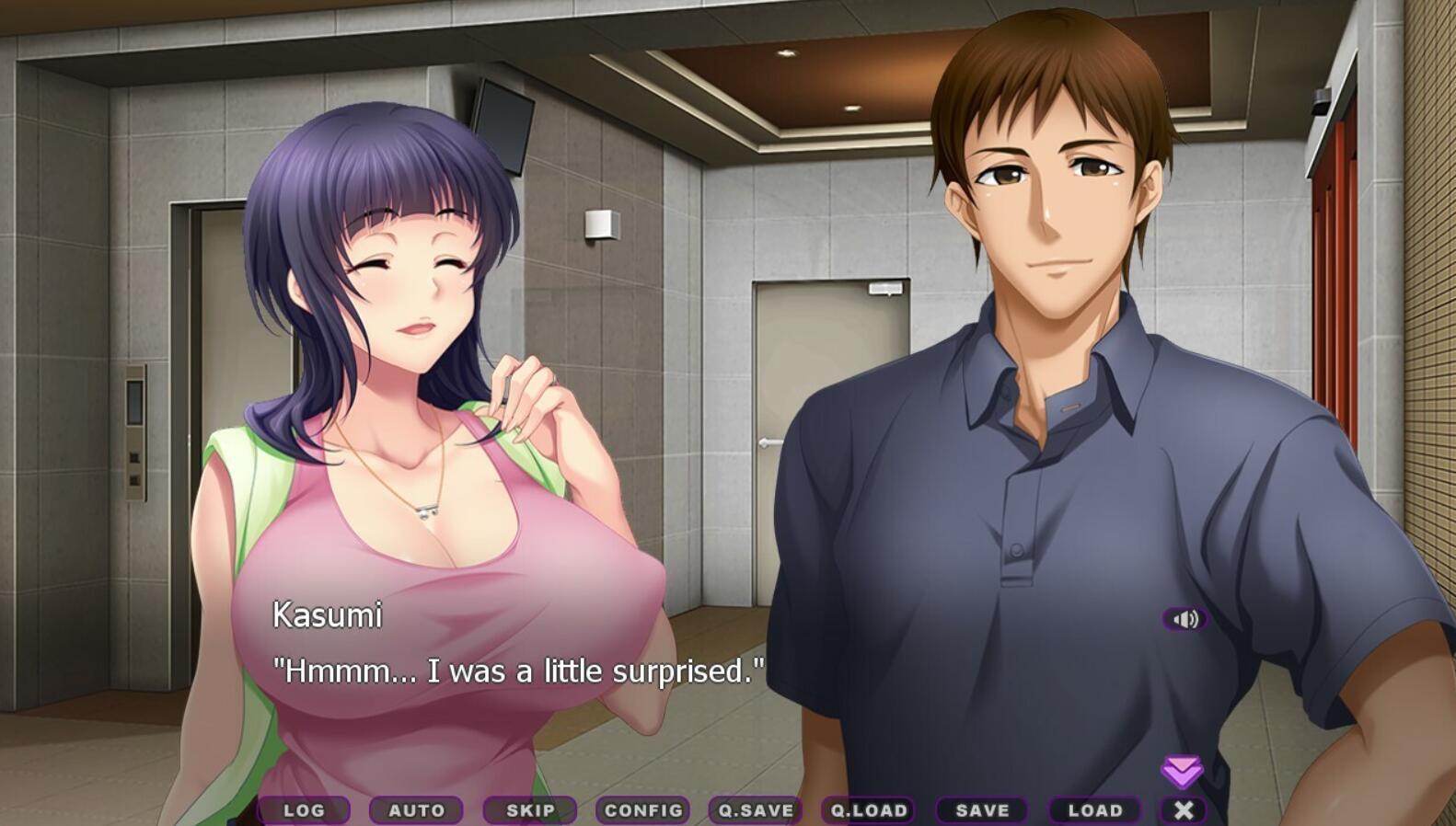Replay Kasumi's voice line via speaker icon
This screenshot has height=826, width=1456.
click(1186, 618)
